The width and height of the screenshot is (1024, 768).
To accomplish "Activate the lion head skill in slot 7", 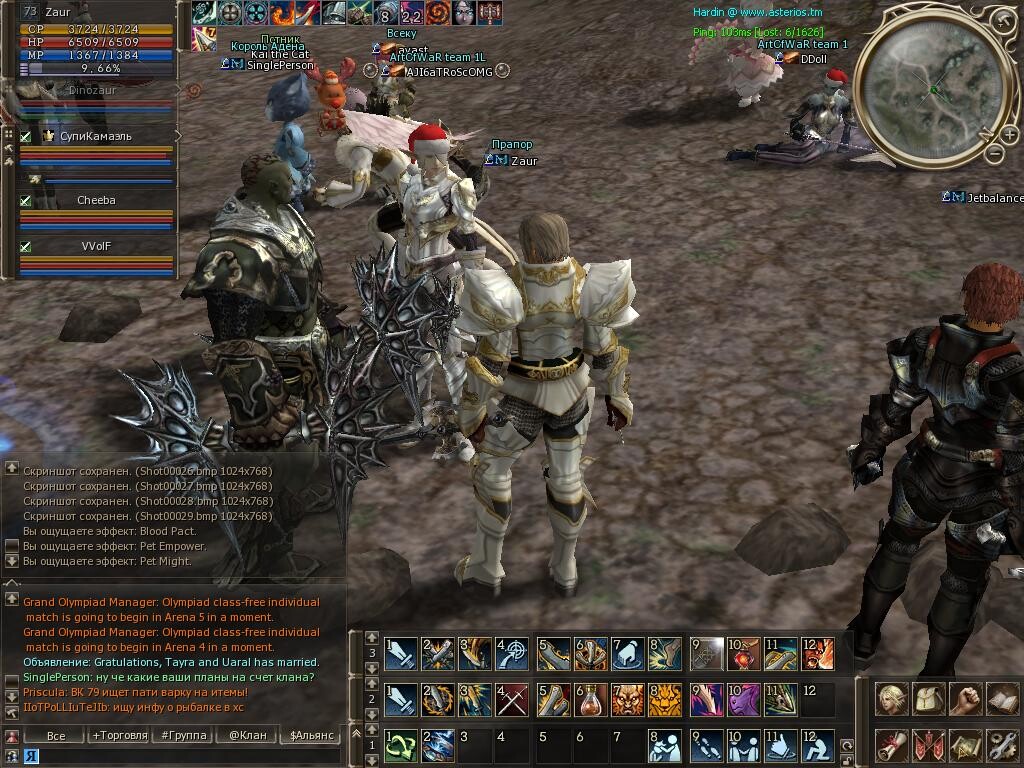I will [x=628, y=699].
